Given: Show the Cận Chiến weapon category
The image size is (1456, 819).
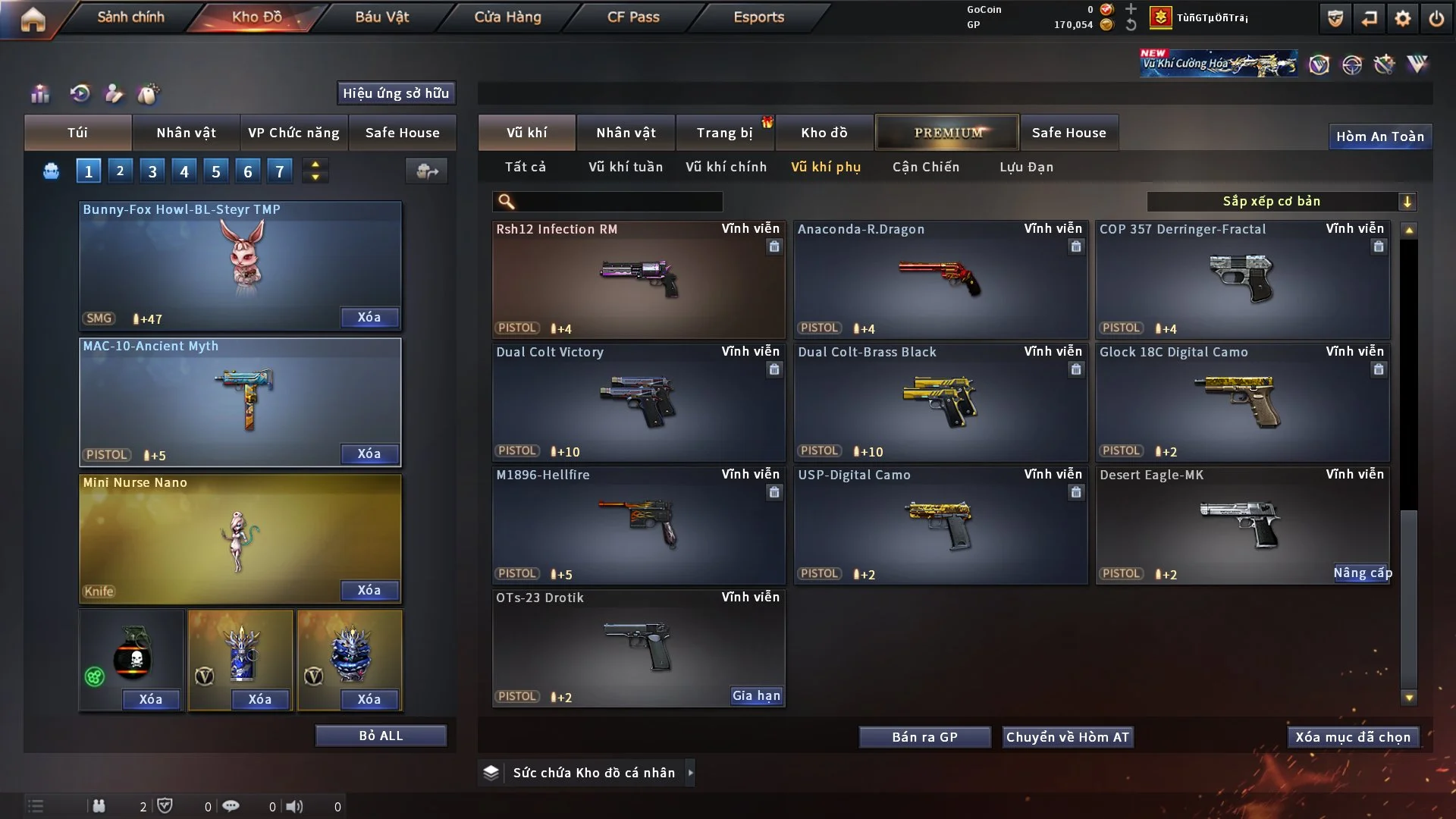Looking at the screenshot, I should [925, 167].
